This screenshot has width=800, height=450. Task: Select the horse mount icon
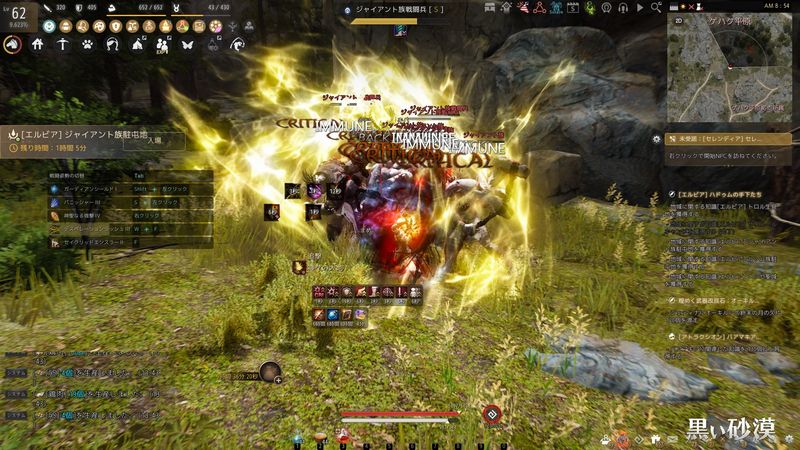[13, 45]
